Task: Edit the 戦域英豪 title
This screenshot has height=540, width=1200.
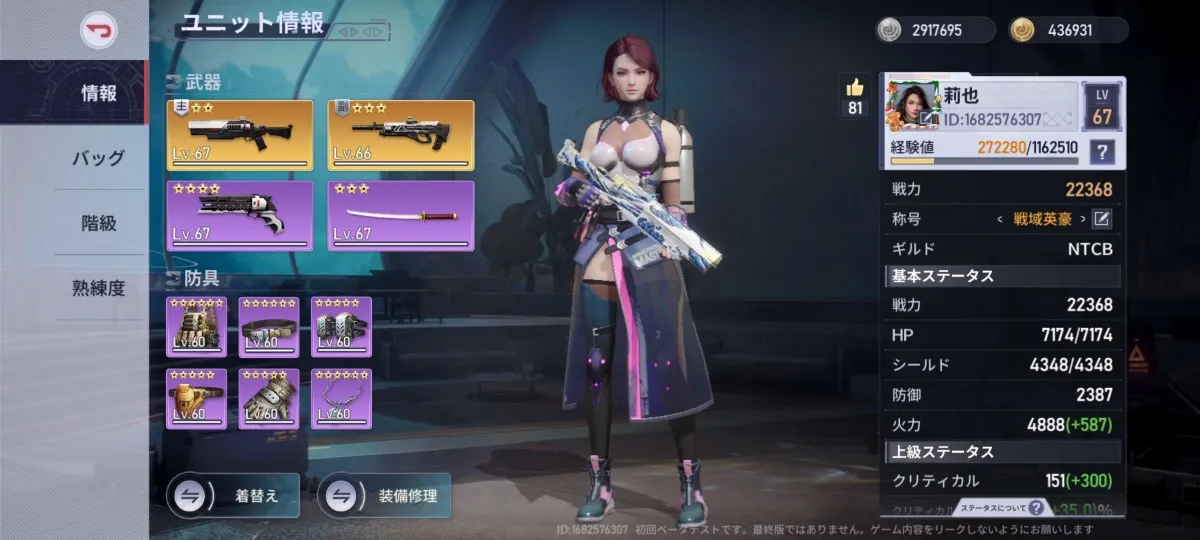Action: click(x=1102, y=219)
